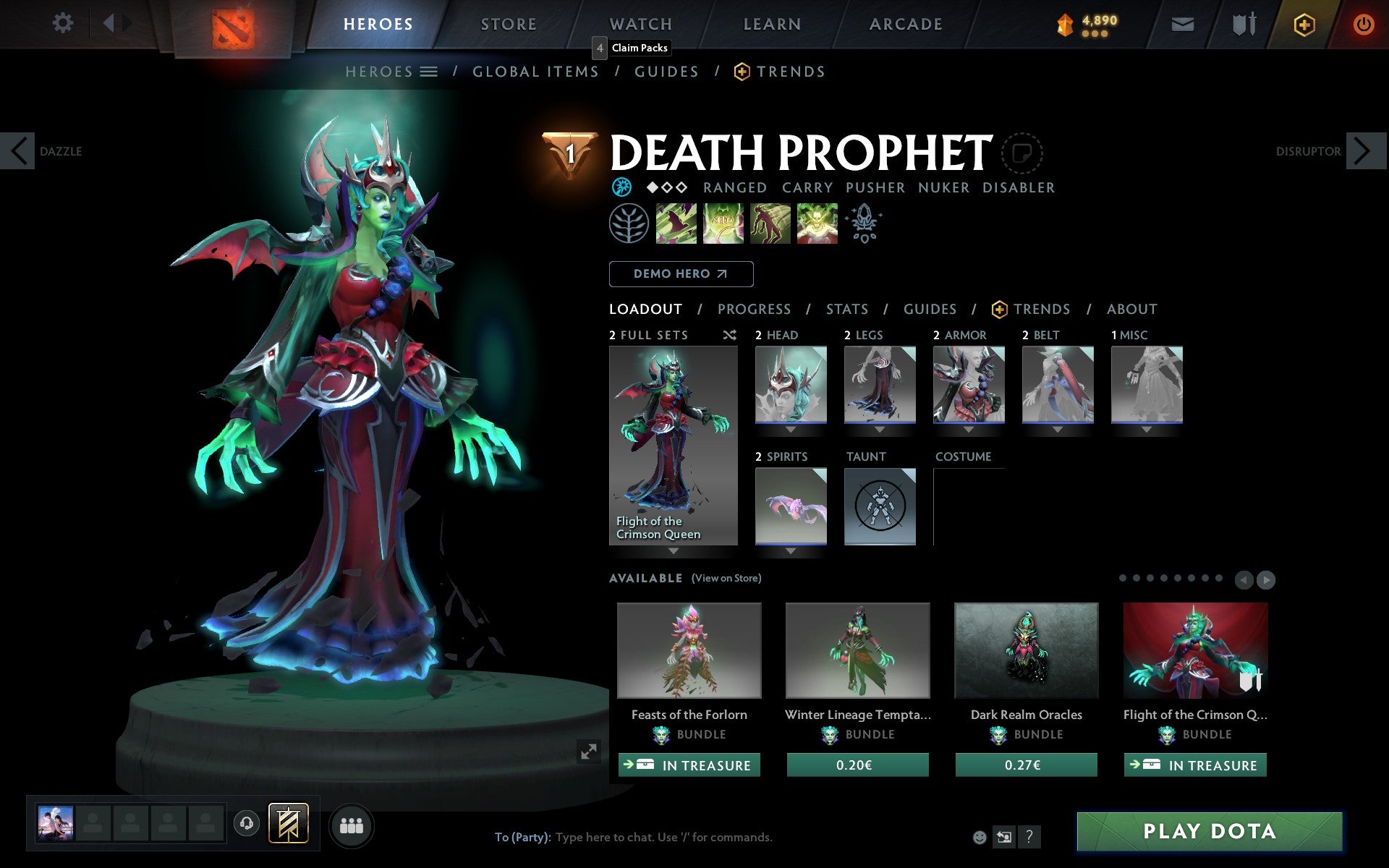1389x868 pixels.
Task: Open the settings gear icon
Action: (x=63, y=23)
